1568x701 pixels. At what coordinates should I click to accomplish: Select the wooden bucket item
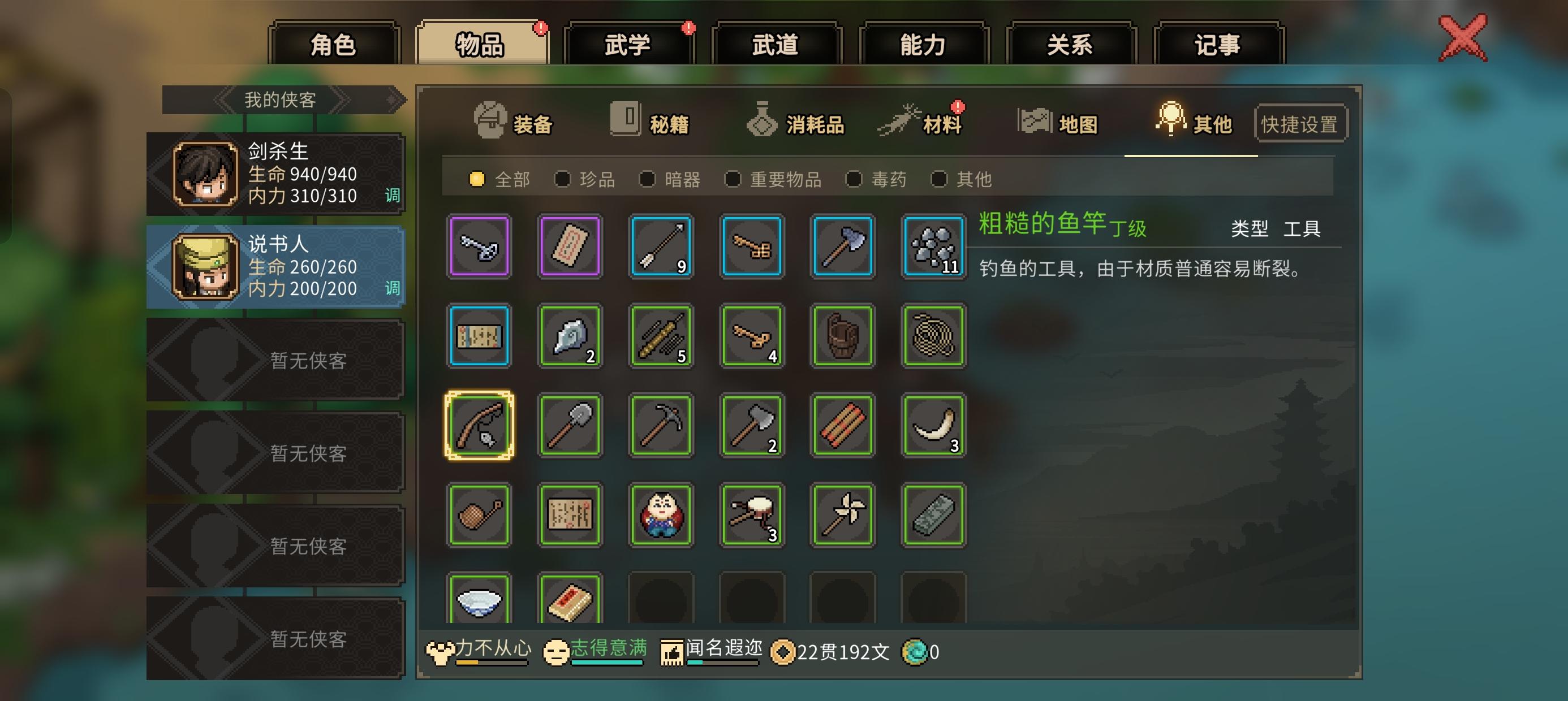click(x=842, y=336)
